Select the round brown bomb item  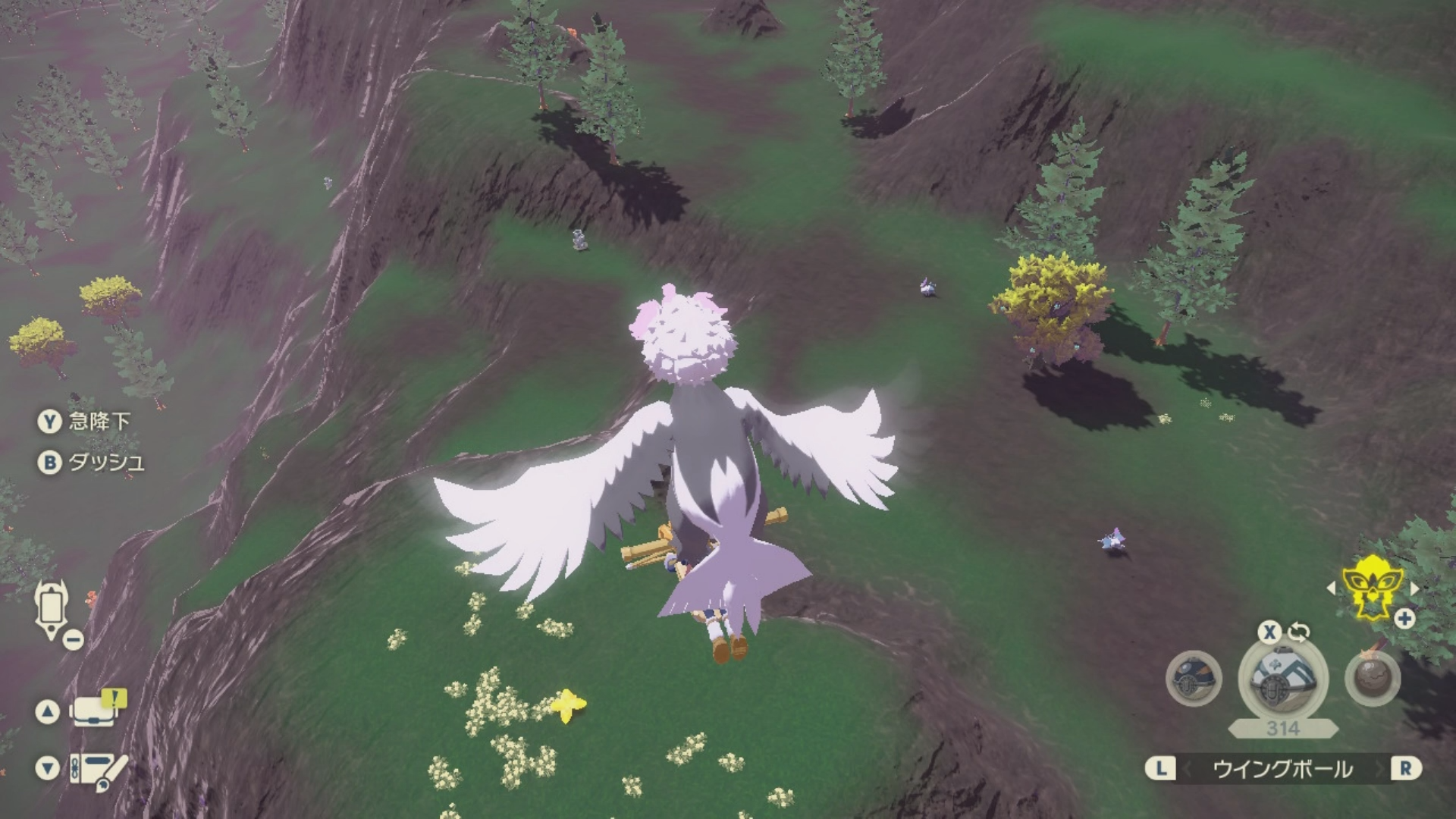tap(1372, 677)
